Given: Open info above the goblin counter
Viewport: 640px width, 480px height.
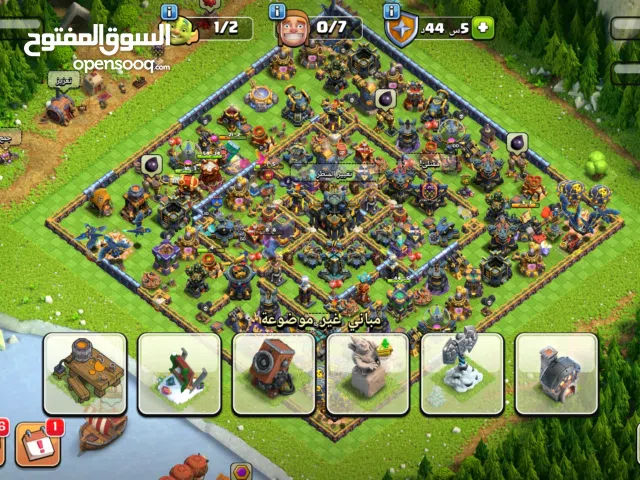Looking at the screenshot, I should pos(169,10).
